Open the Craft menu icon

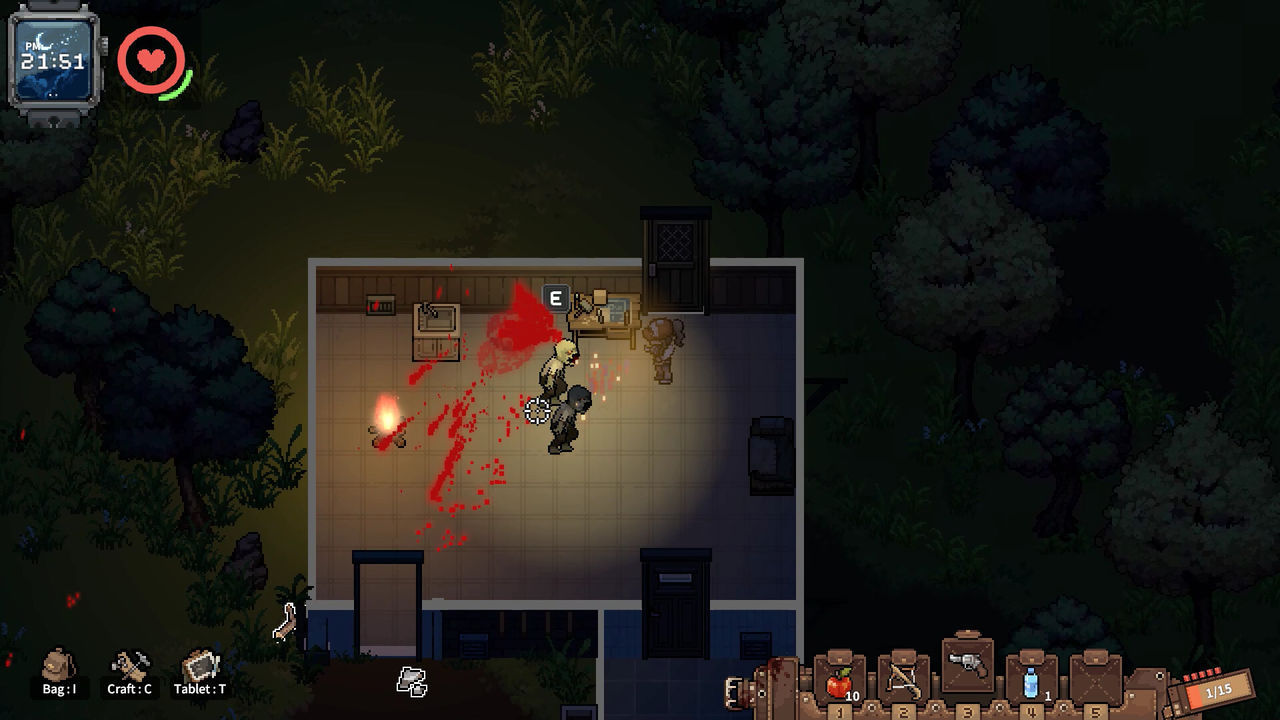tap(131, 665)
